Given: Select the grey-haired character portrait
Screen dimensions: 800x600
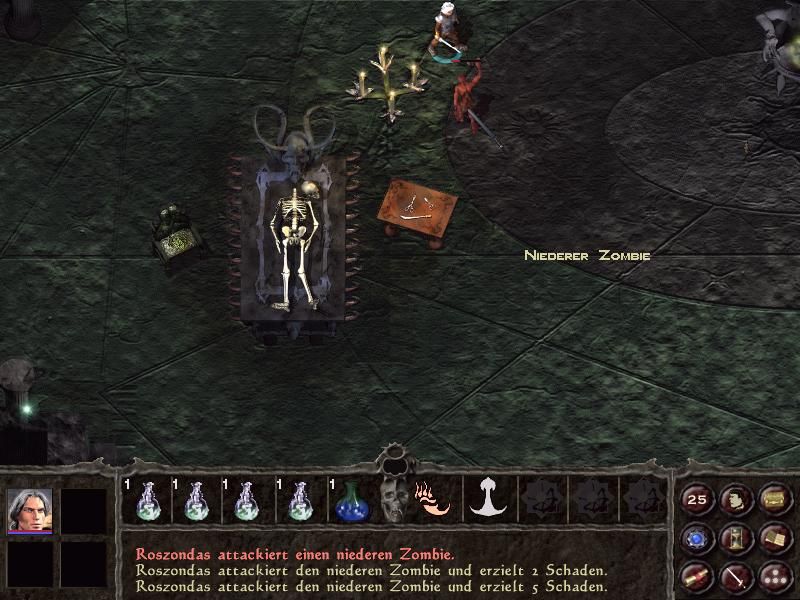Looking at the screenshot, I should pyautogui.click(x=29, y=511).
